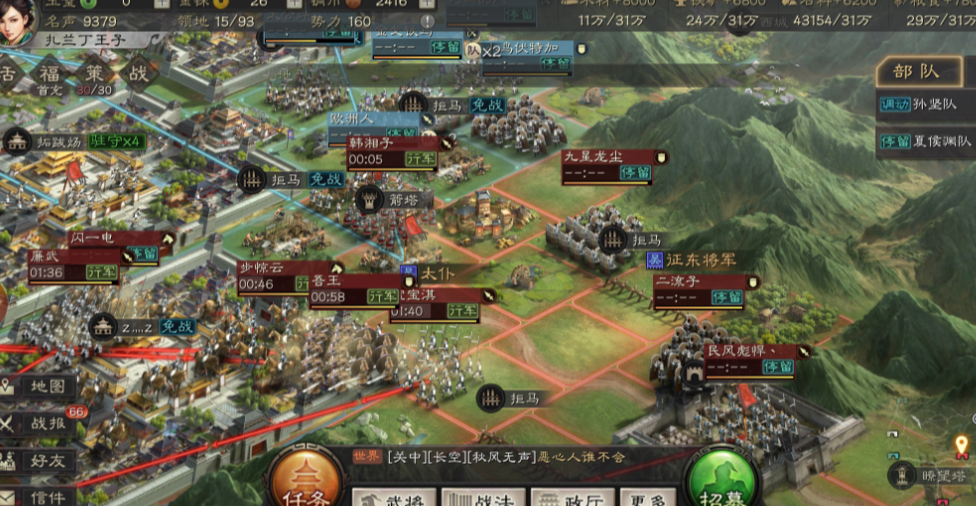This screenshot has height=506, width=976.
Task: Open the 信件 mail button
Action: [39, 495]
